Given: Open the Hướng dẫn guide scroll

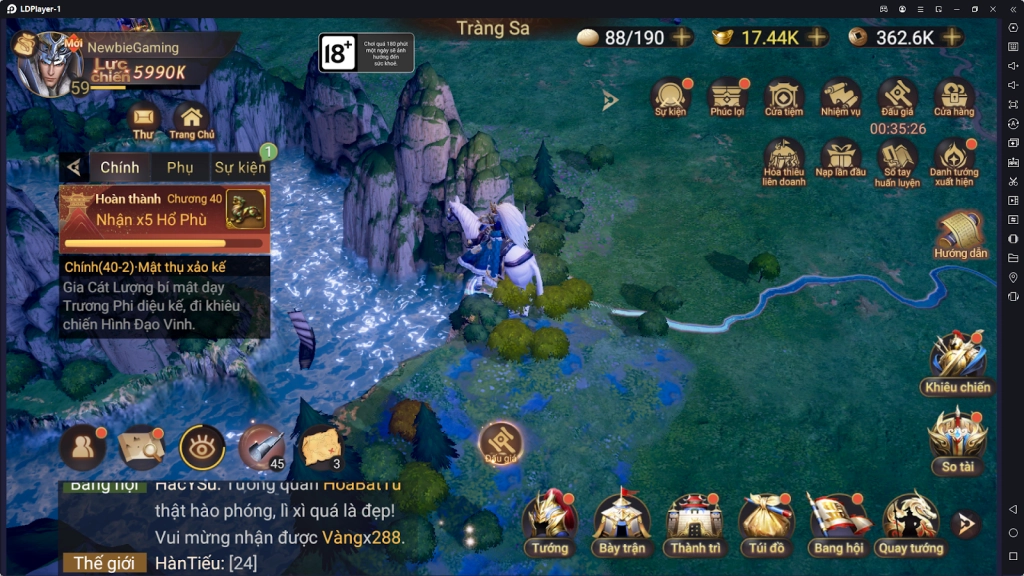Looking at the screenshot, I should 960,234.
